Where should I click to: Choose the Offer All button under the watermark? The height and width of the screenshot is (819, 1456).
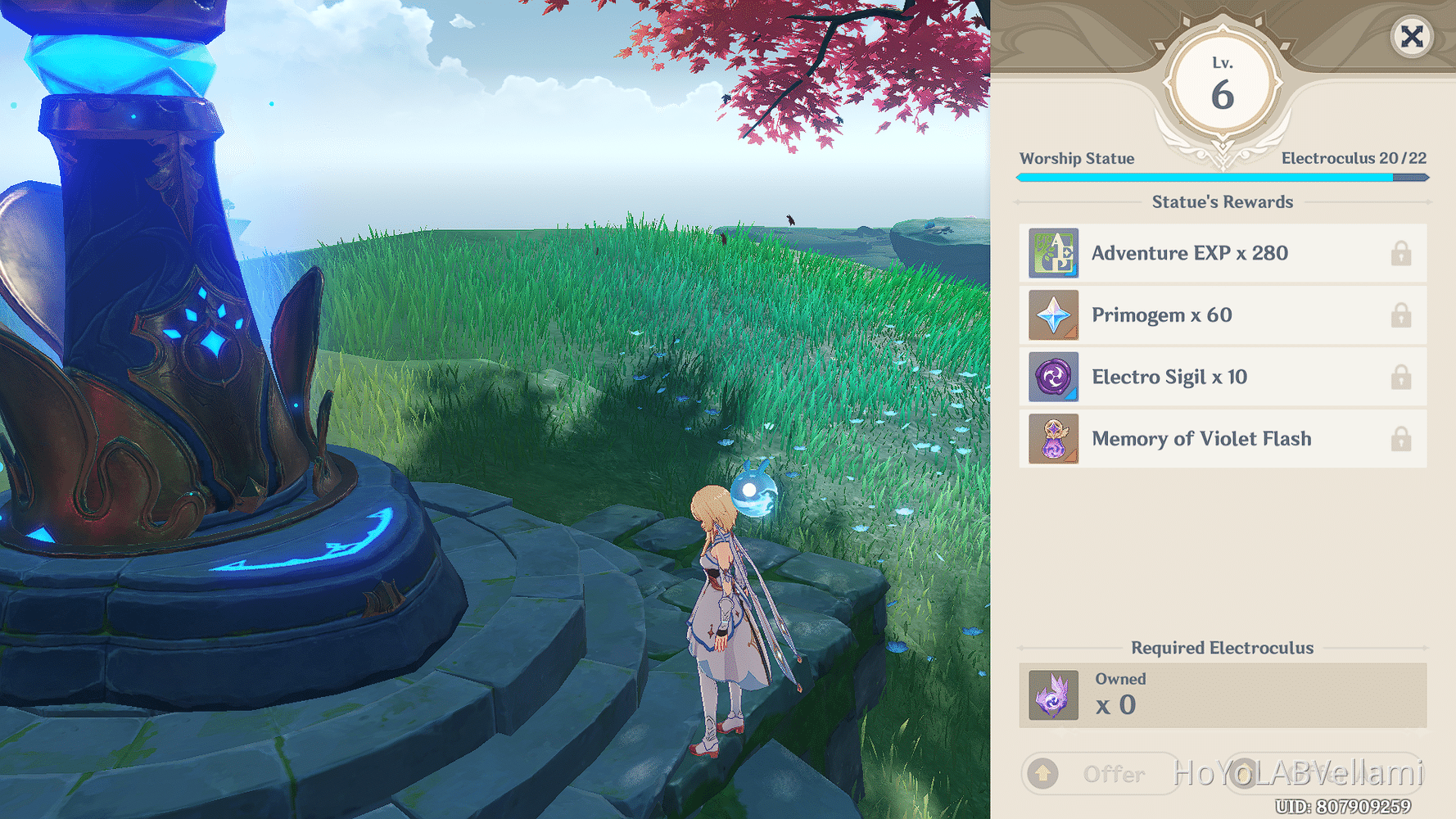1323,774
